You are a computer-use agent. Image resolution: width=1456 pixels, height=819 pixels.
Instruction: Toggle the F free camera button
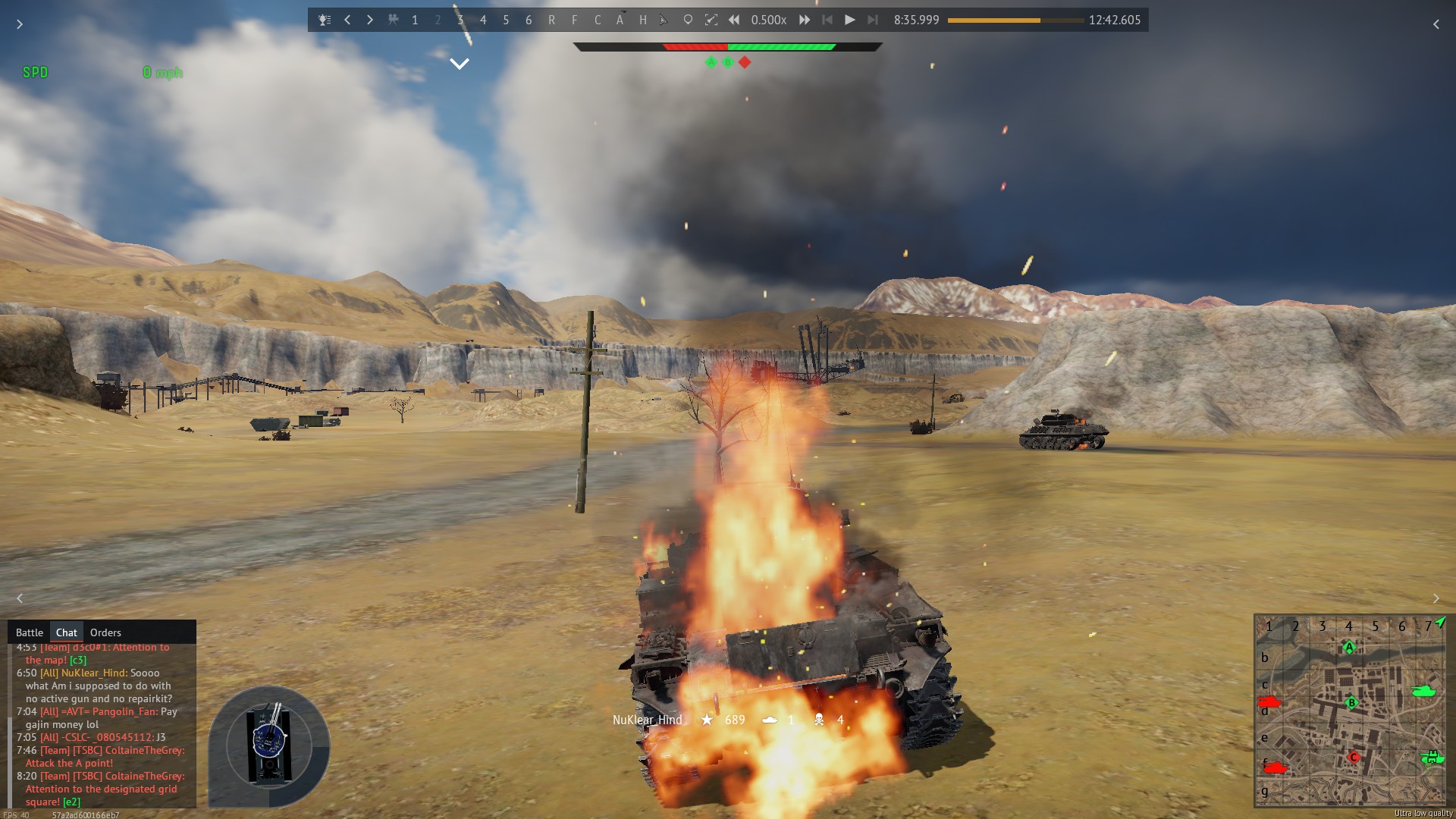(574, 20)
